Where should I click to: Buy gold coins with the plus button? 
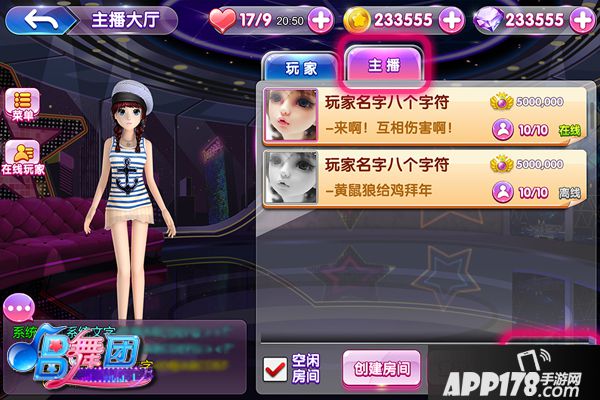coord(451,19)
